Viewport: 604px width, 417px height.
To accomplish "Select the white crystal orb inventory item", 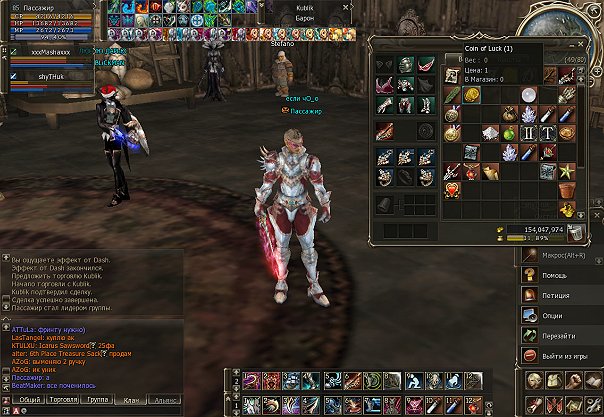I will click(528, 93).
